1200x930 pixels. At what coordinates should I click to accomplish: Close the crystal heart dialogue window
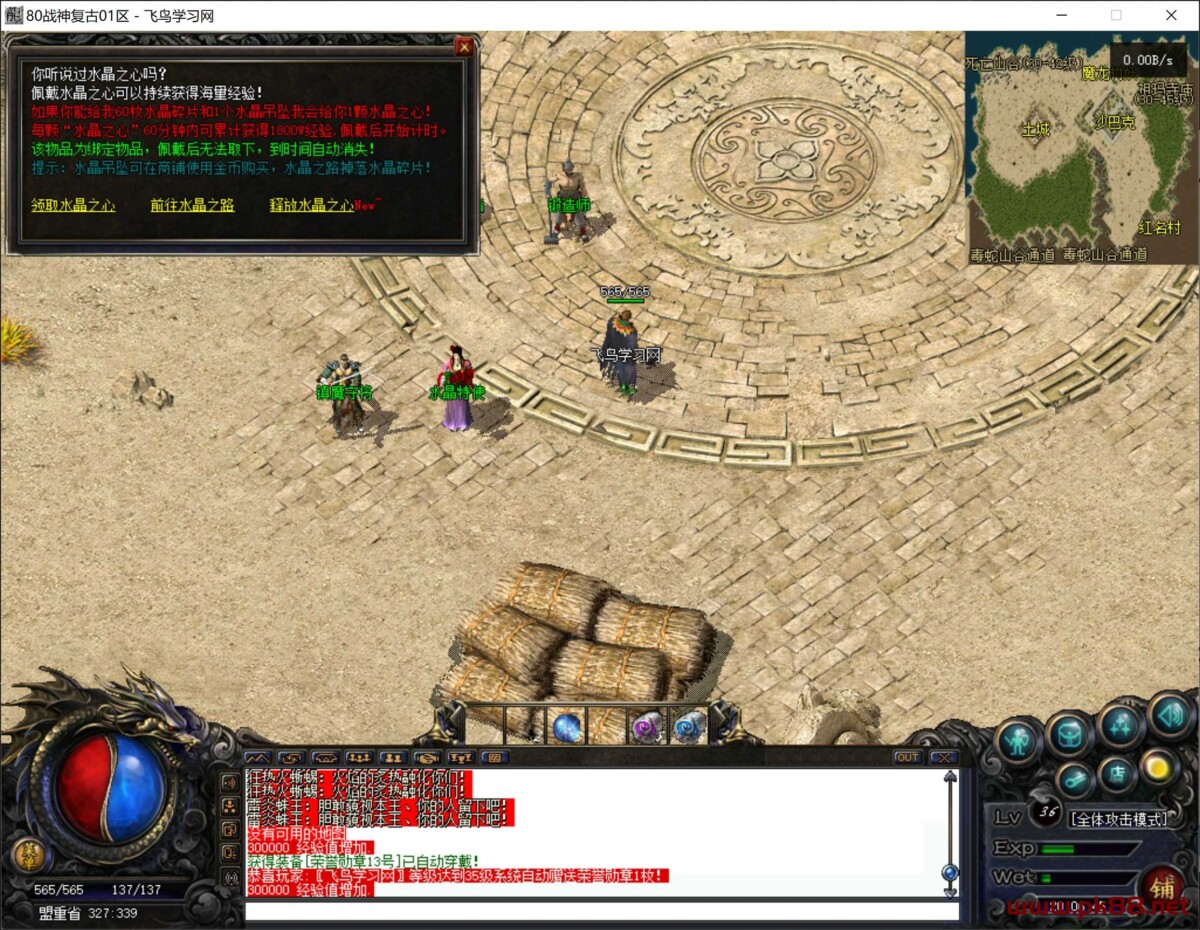(463, 47)
